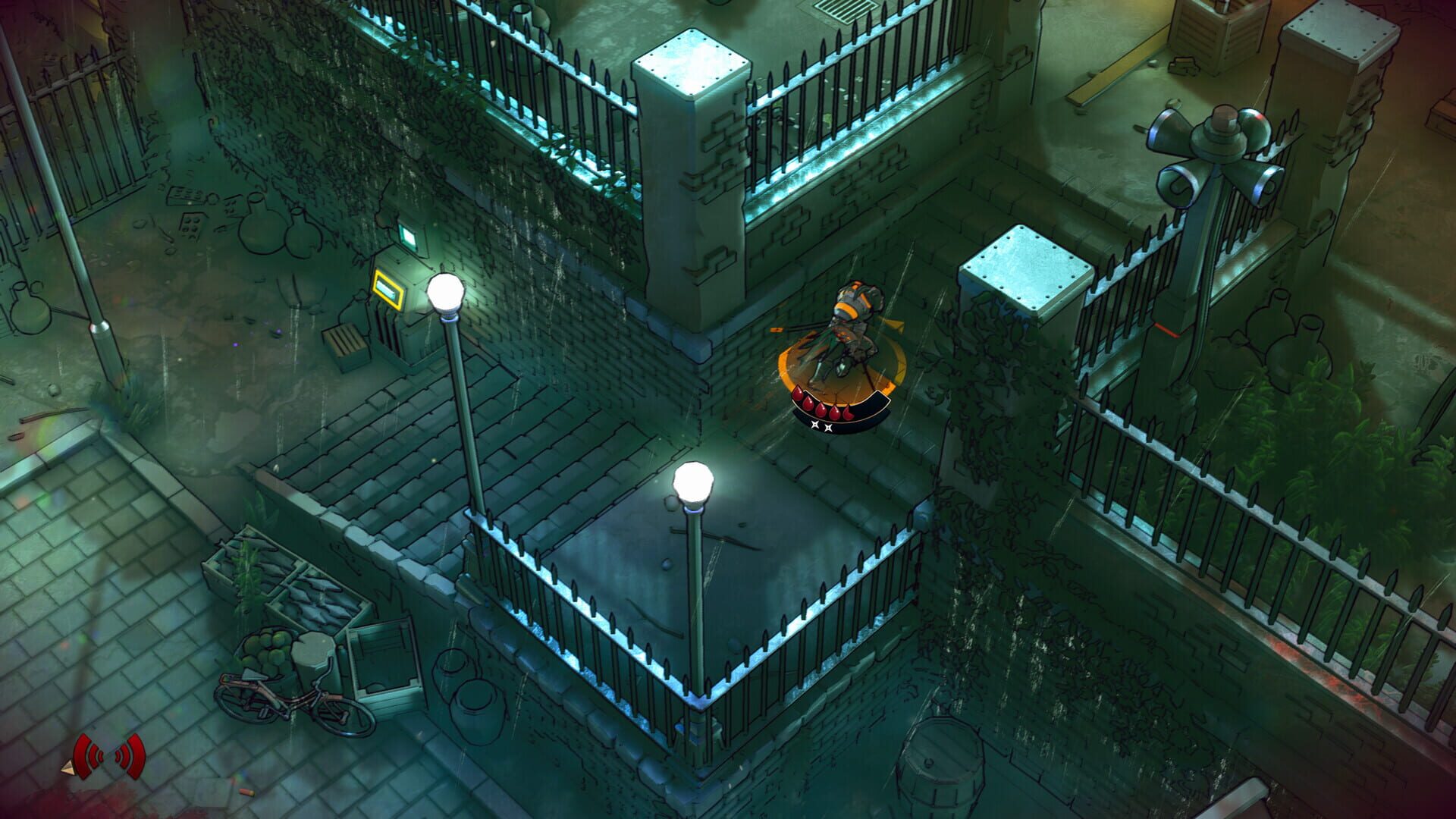
Task: Click the fourth blood drop health gauge
Action: point(836,412)
